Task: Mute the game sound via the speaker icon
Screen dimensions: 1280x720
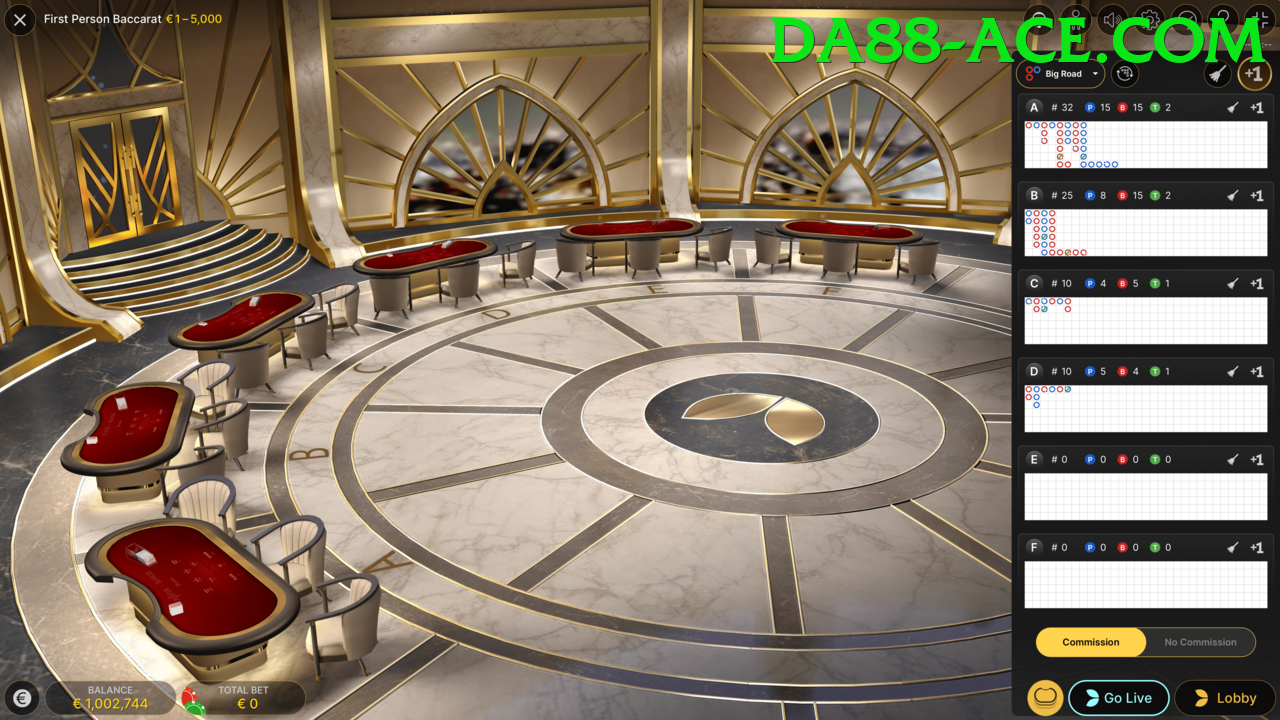Action: point(1111,18)
